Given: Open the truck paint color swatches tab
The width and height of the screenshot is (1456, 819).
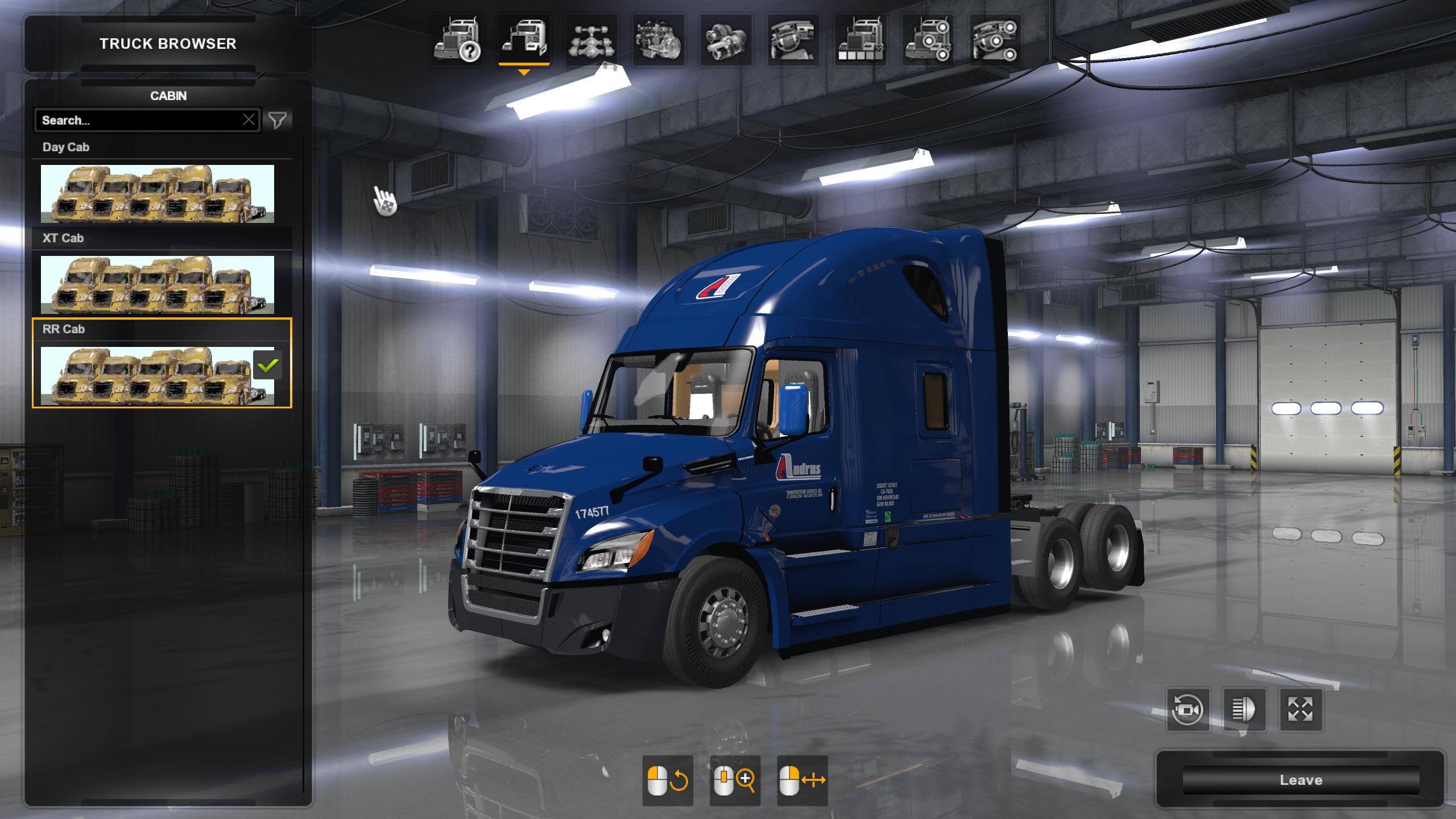Looking at the screenshot, I should coord(861,40).
